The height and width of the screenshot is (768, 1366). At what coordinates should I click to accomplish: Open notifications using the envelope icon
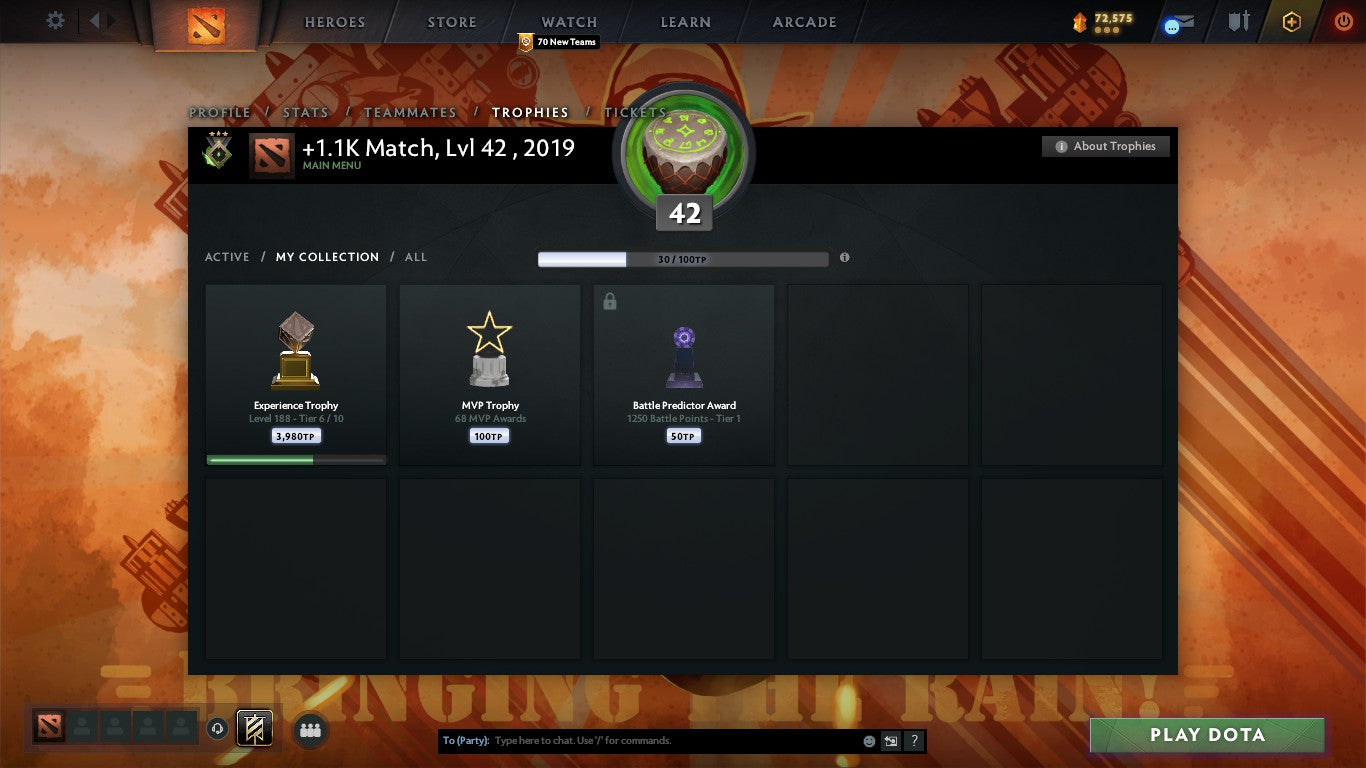click(1176, 22)
